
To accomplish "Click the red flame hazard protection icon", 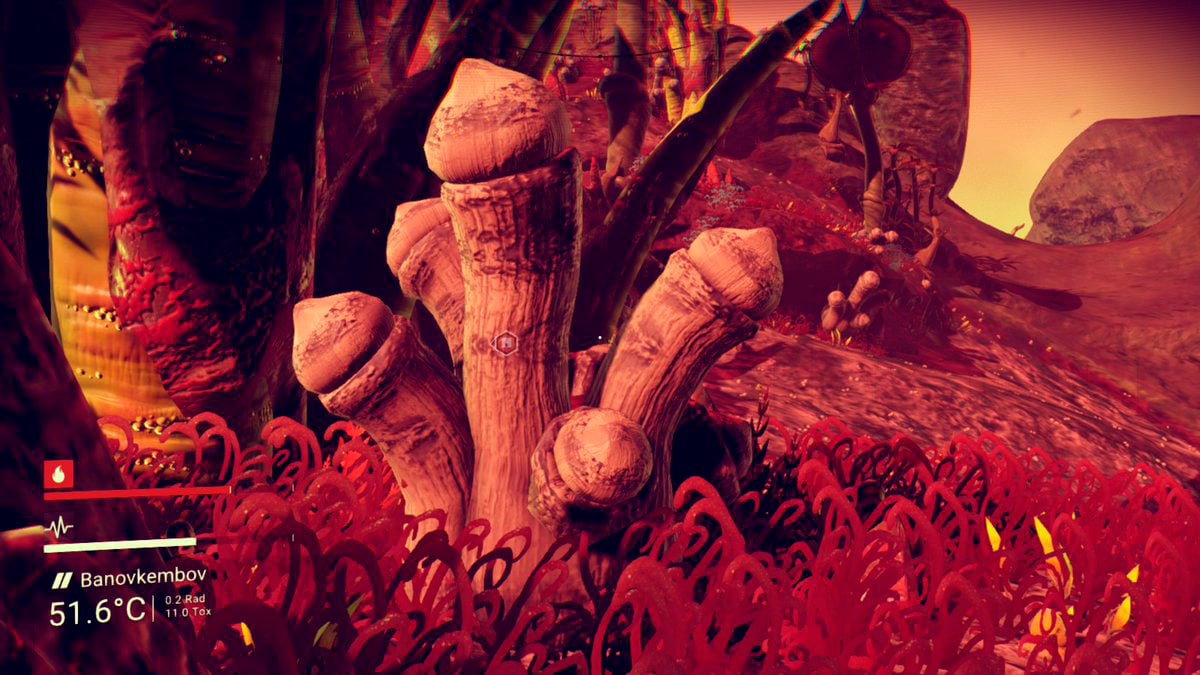I will coord(59,474).
